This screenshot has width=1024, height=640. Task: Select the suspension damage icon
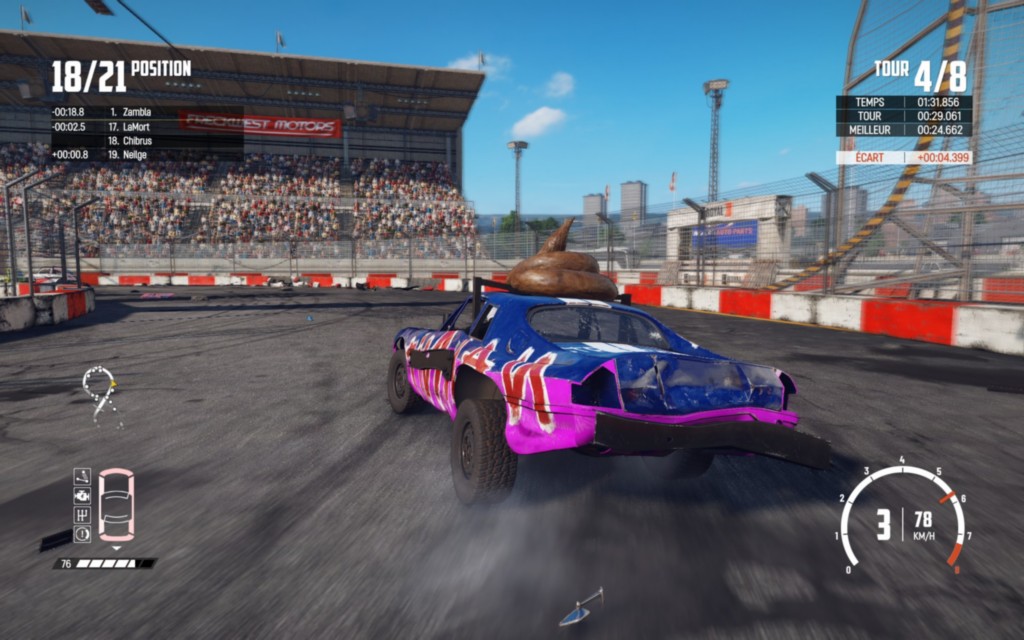click(82, 477)
